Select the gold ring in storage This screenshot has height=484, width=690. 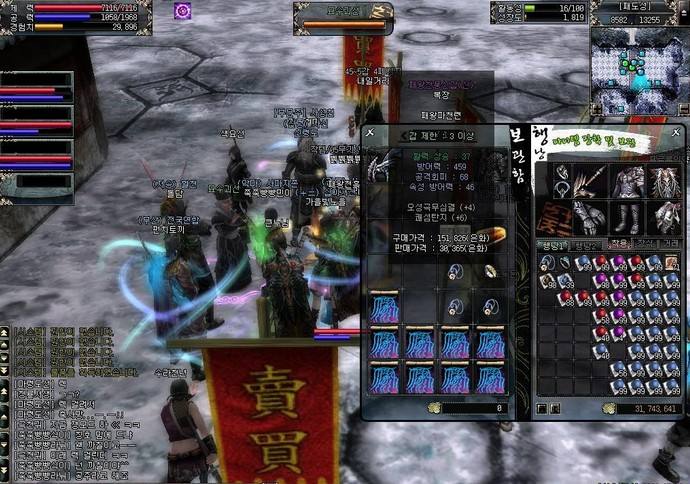490,271
